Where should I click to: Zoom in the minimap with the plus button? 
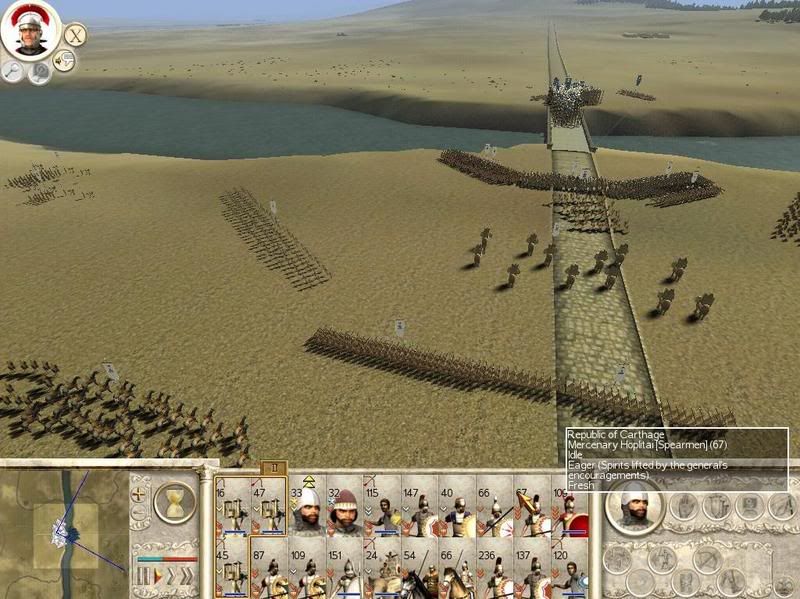tap(139, 494)
